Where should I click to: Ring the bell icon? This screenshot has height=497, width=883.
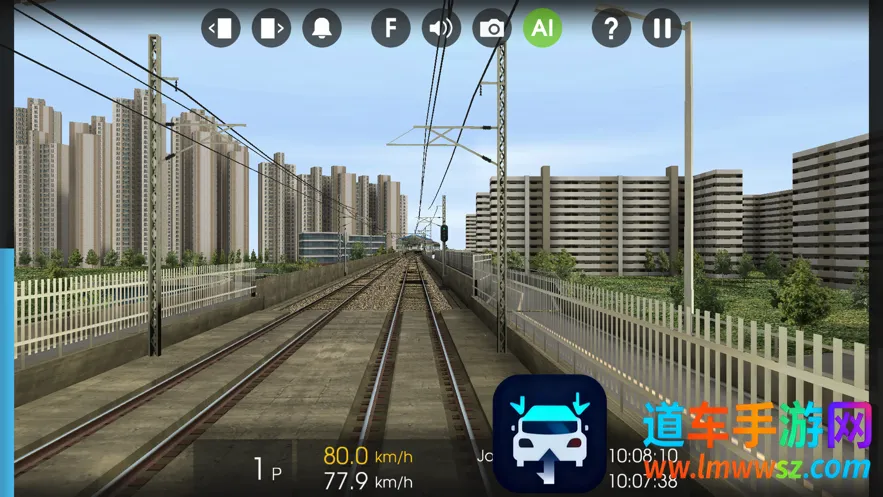pos(322,28)
